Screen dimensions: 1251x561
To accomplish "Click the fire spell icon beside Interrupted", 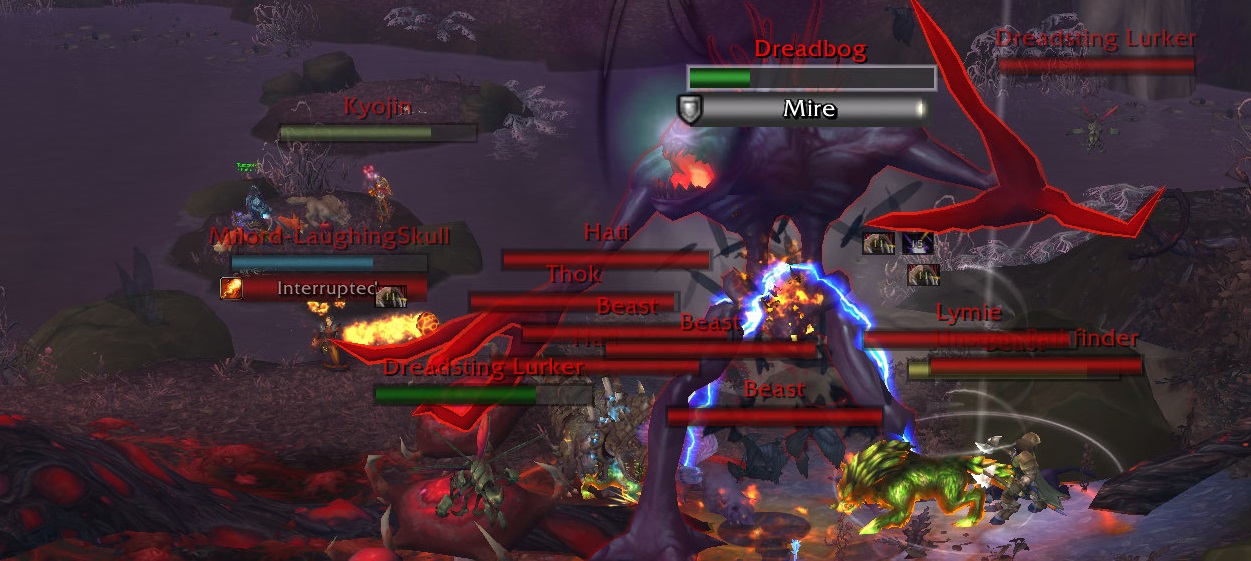I will [x=231, y=289].
